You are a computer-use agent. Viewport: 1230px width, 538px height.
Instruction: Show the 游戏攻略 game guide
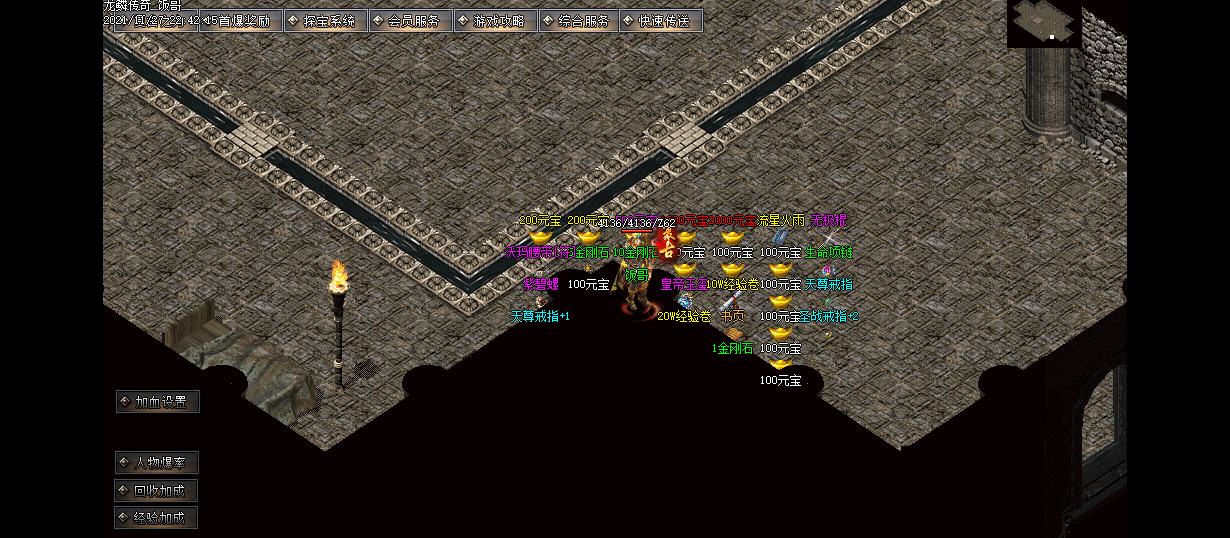pyautogui.click(x=495, y=21)
